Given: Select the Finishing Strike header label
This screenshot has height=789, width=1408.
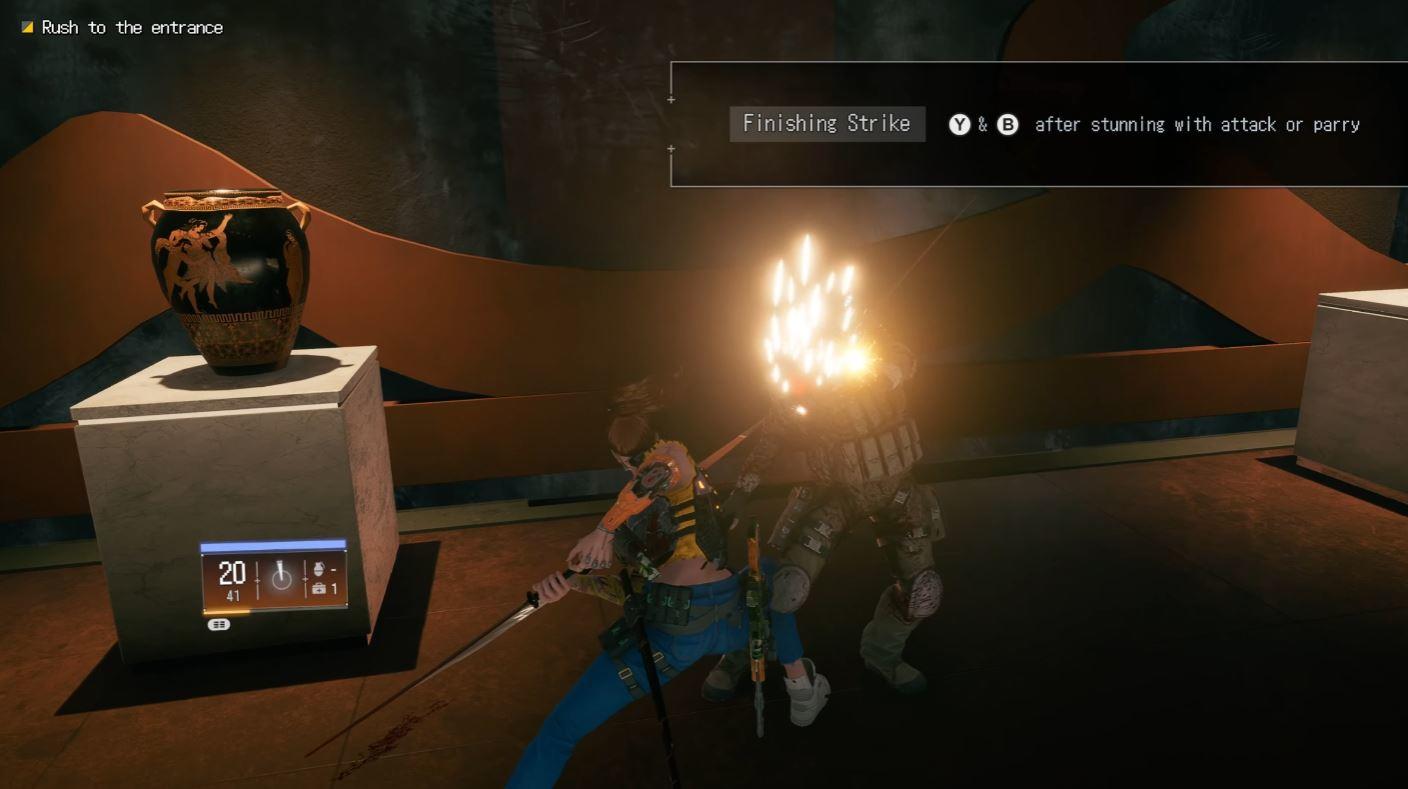Looking at the screenshot, I should click(x=826, y=124).
